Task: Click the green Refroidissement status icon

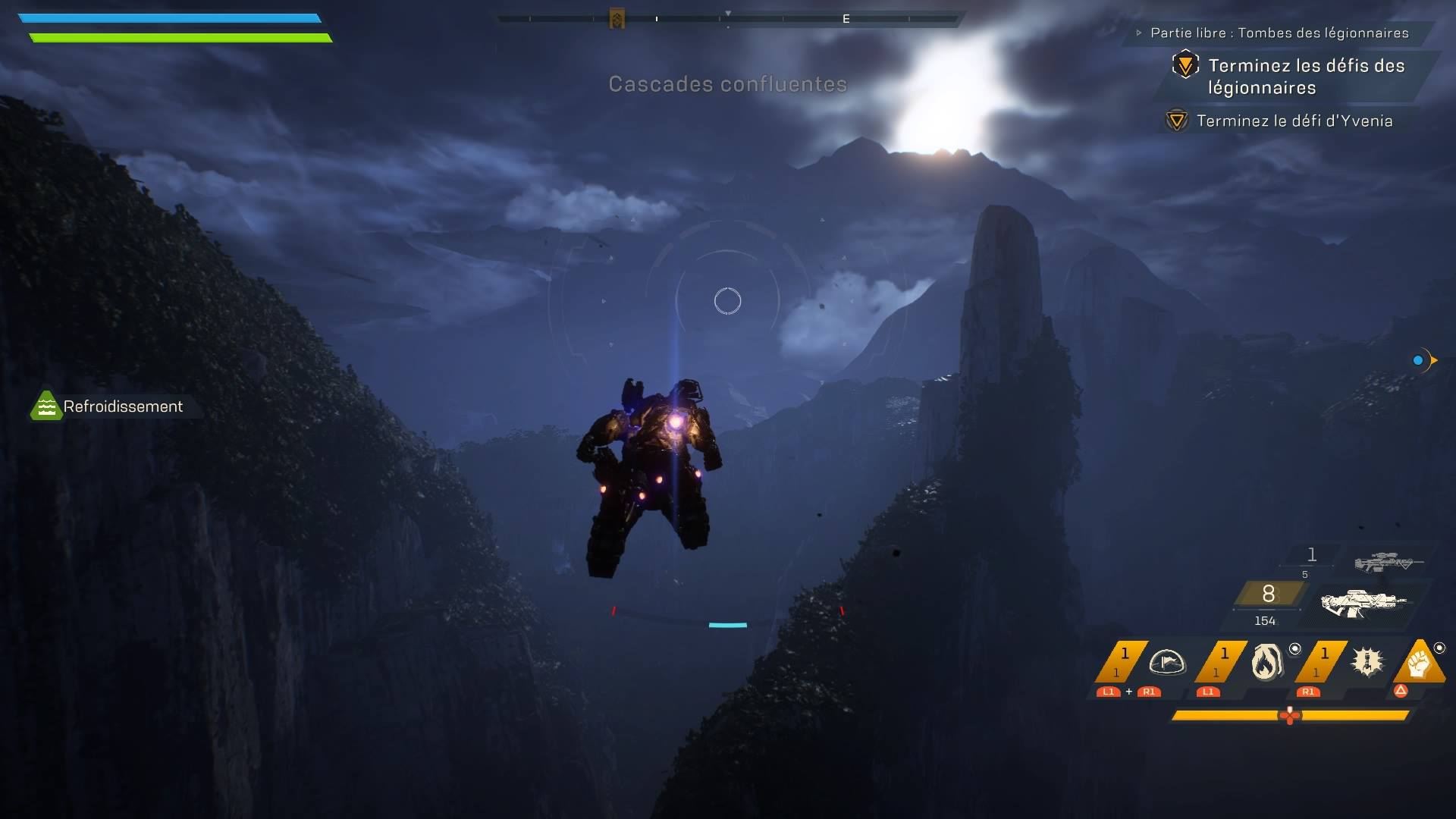Action: click(46, 406)
